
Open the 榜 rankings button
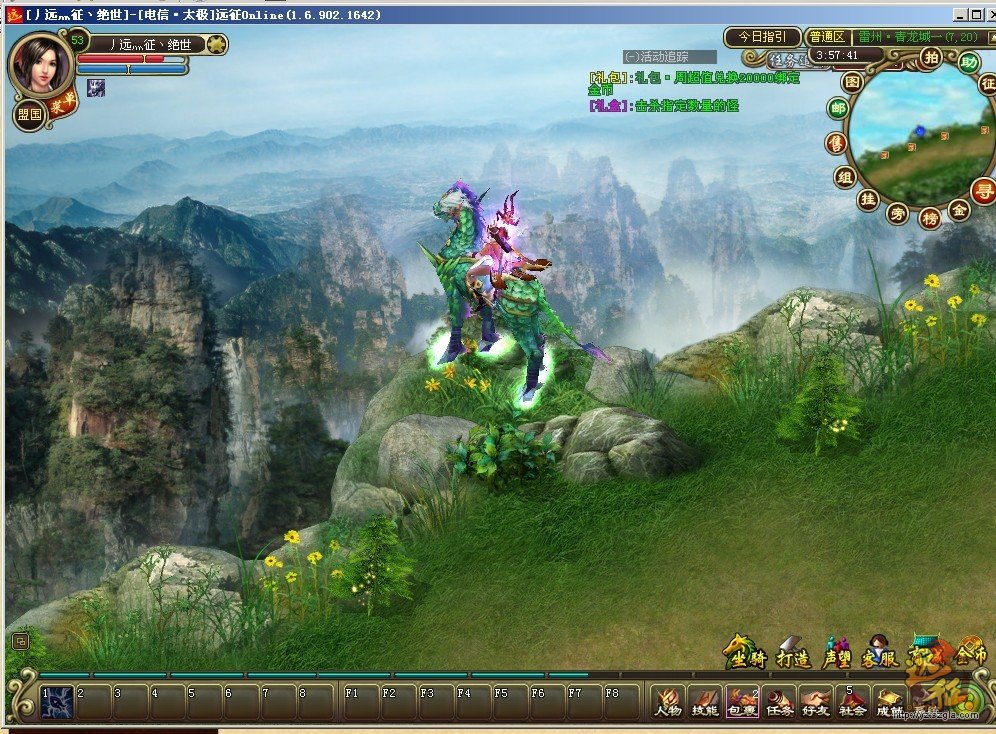tap(930, 218)
